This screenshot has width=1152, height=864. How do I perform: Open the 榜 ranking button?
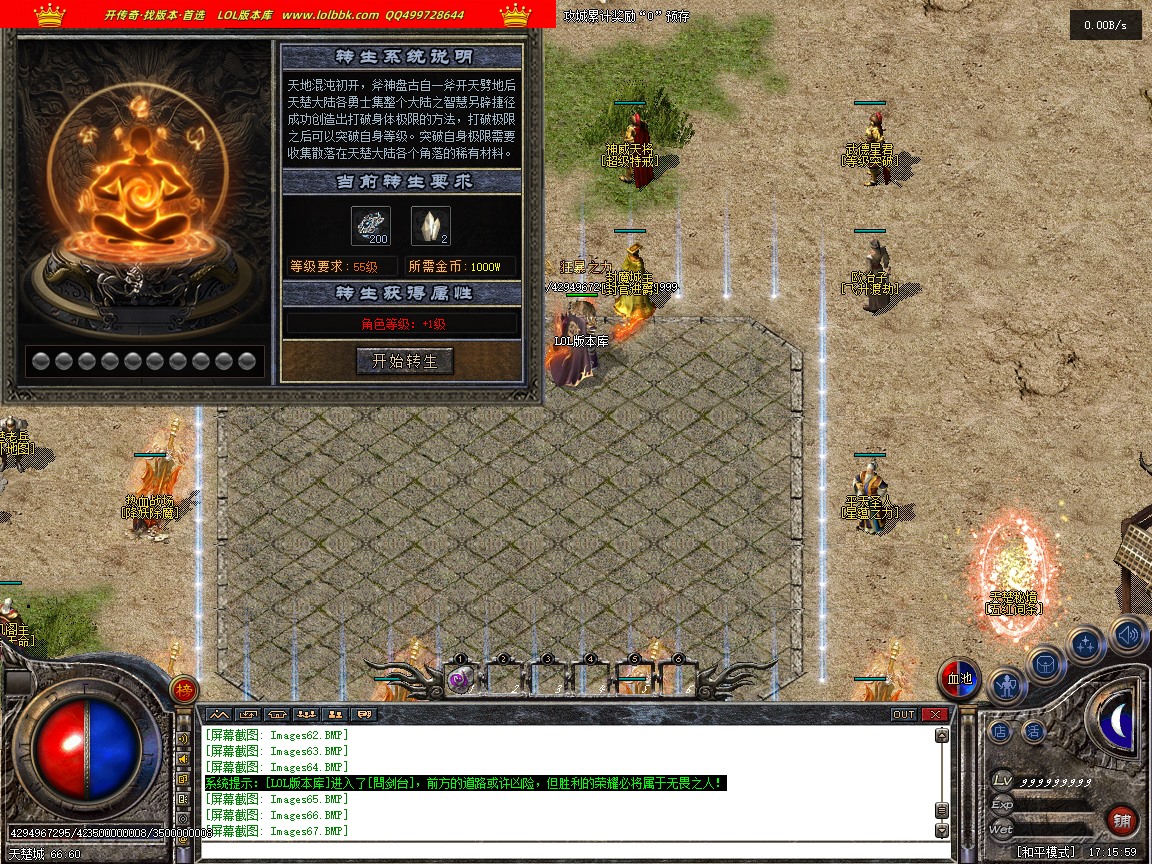click(x=183, y=690)
